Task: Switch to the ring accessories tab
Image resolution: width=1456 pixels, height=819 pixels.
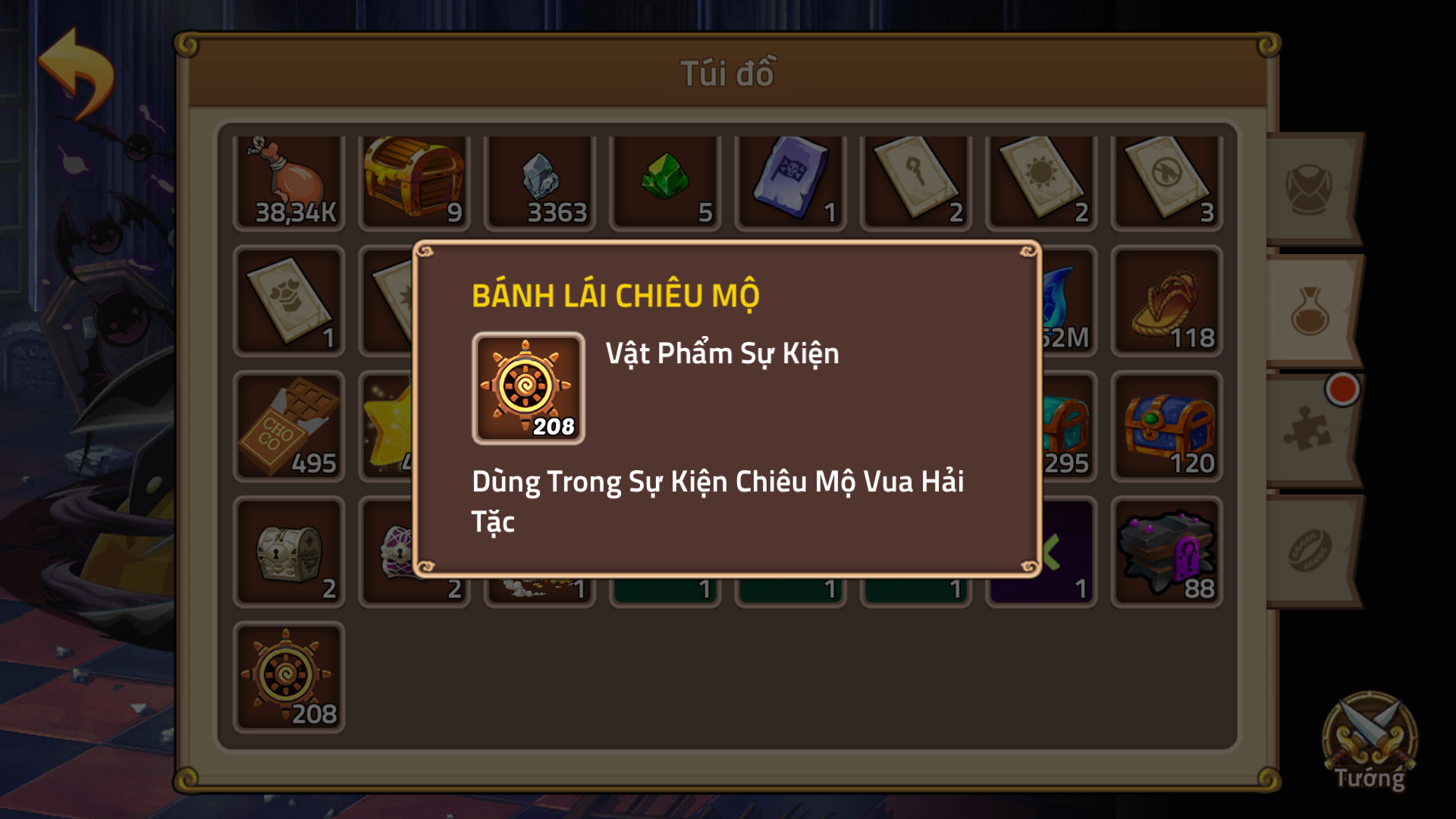Action: (1310, 551)
